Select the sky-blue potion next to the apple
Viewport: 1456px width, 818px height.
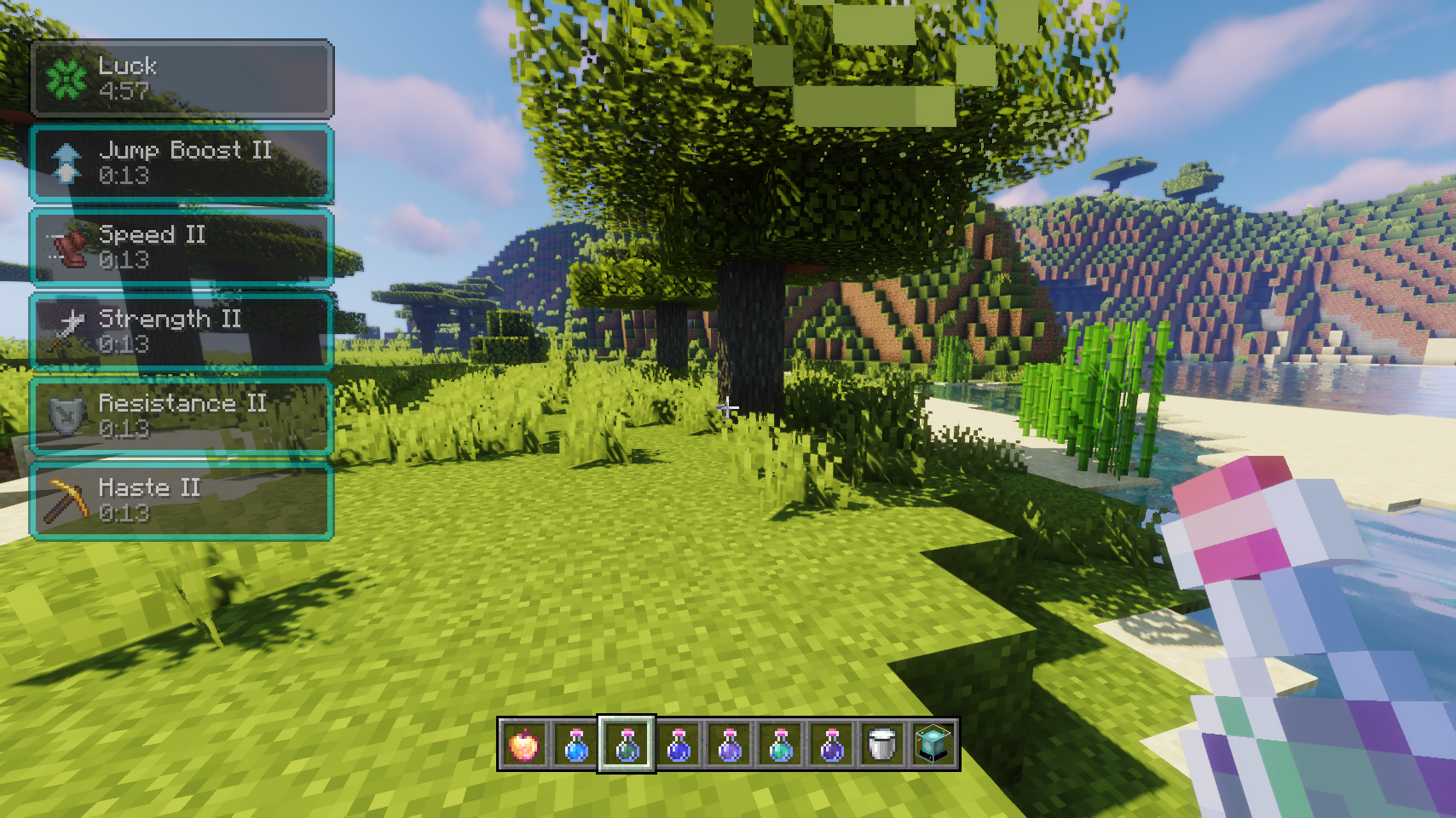pos(576,745)
